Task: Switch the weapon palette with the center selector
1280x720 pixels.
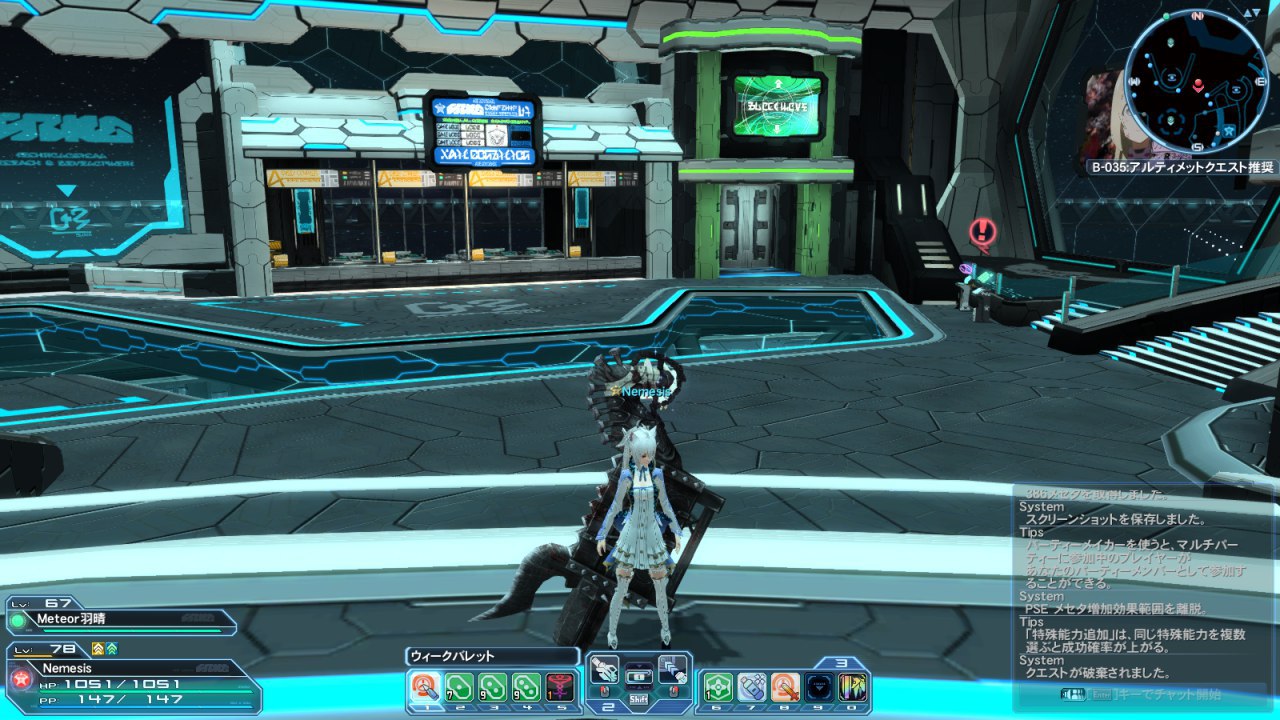Action: tap(638, 675)
